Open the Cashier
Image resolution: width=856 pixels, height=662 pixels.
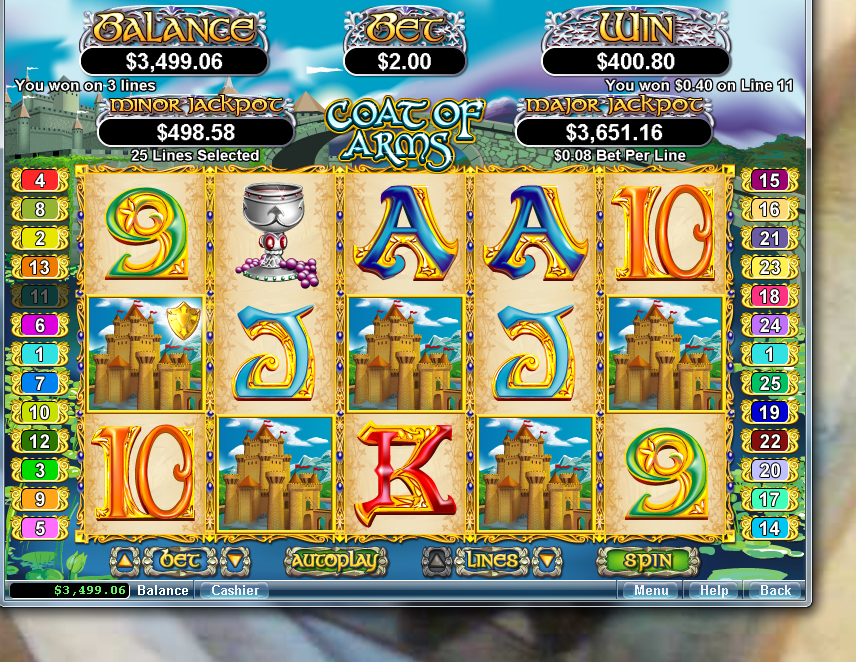234,590
